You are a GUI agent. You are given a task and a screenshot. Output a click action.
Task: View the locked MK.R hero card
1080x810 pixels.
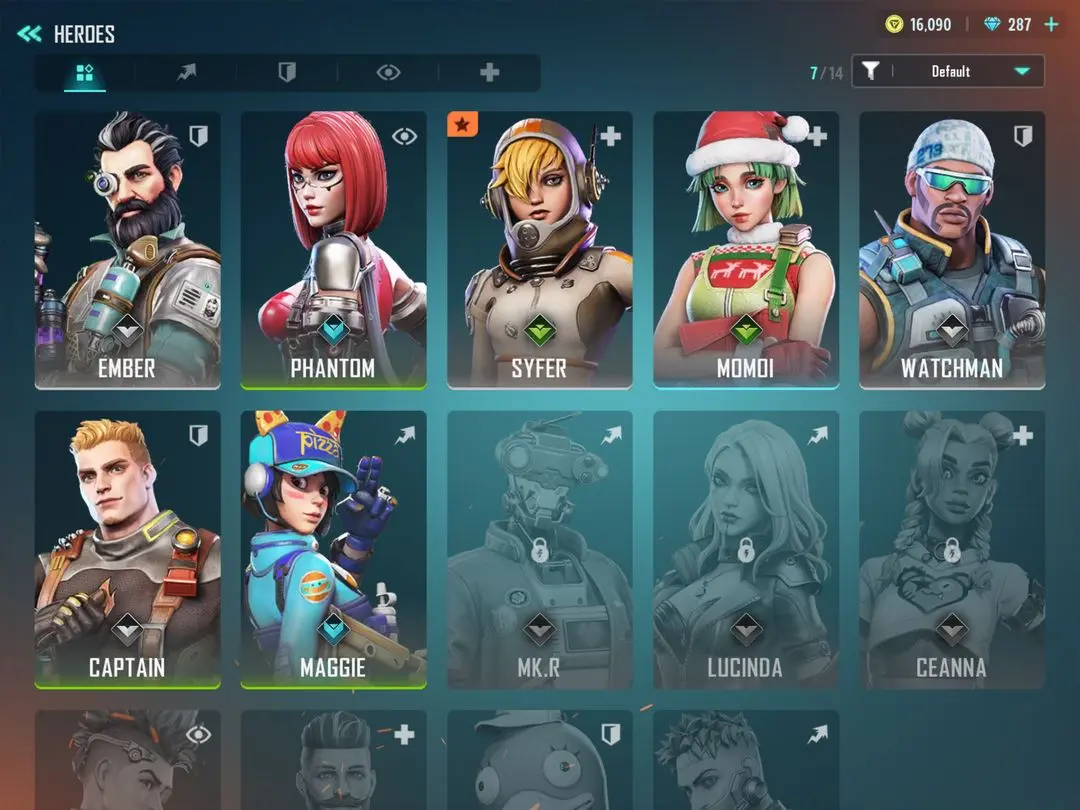pyautogui.click(x=540, y=549)
